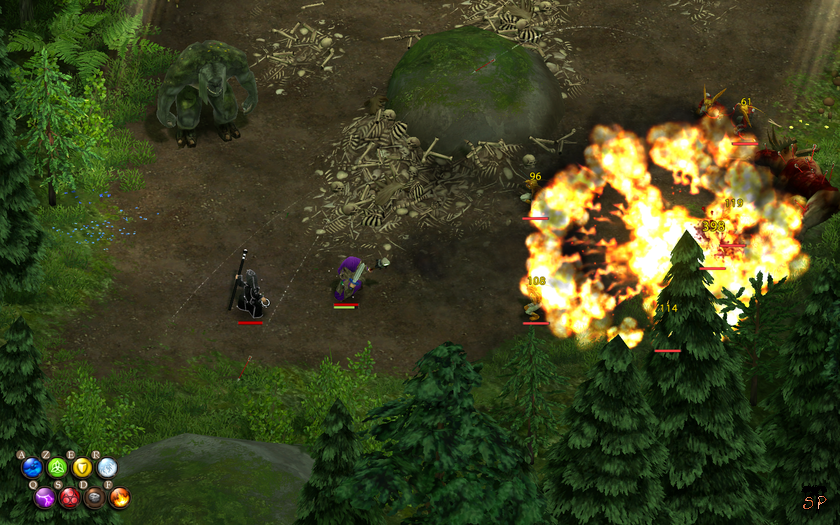Queue the purple Lightning element orb

[x=45, y=496]
